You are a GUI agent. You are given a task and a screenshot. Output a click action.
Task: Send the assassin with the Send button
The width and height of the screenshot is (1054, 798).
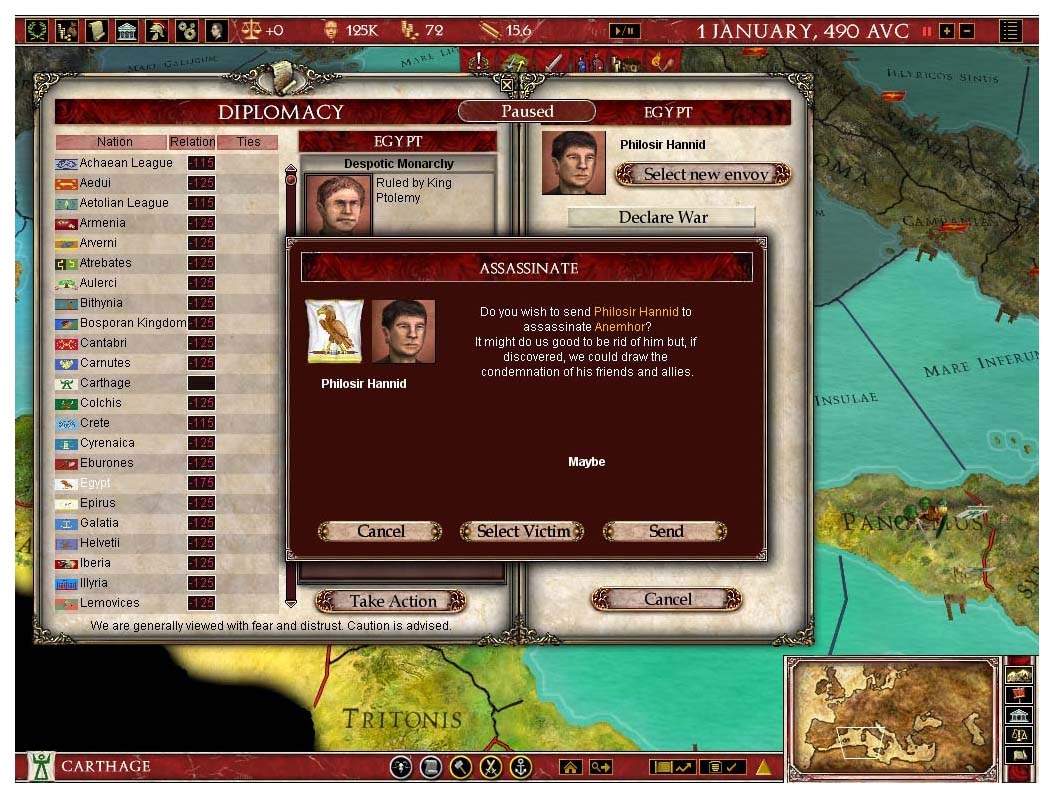665,531
